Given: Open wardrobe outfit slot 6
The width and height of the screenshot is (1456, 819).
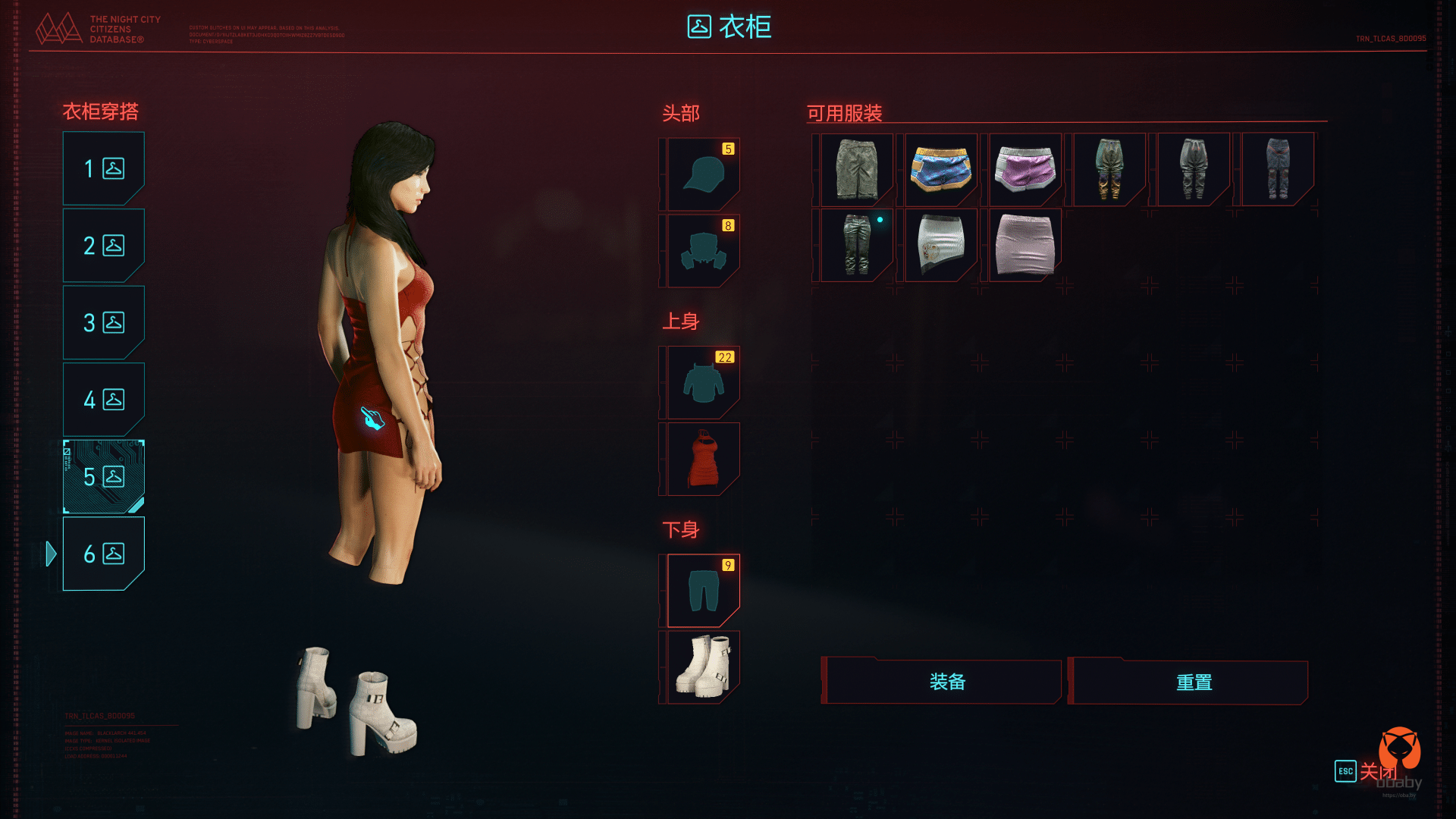Looking at the screenshot, I should [103, 554].
